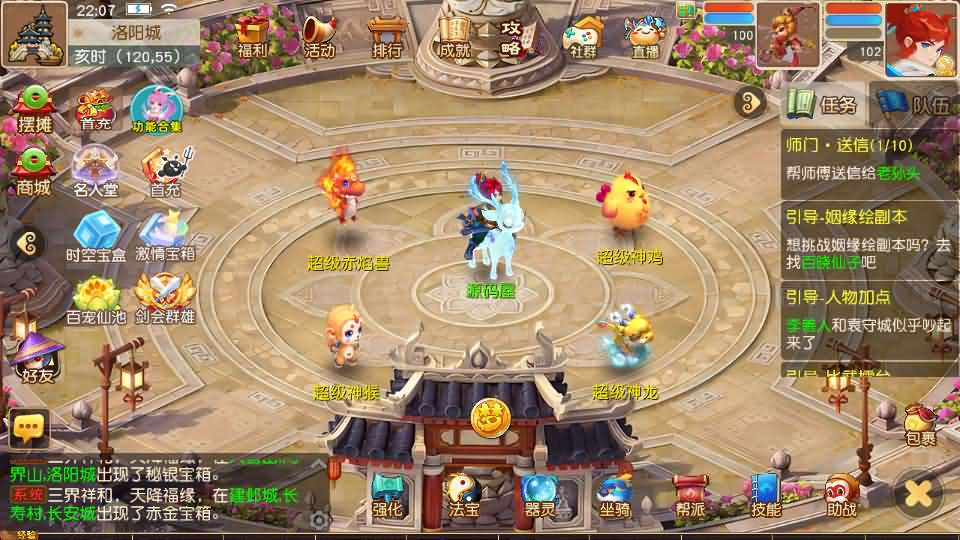Open the chat speech bubble button
This screenshot has height=540, width=960.
click(x=29, y=428)
